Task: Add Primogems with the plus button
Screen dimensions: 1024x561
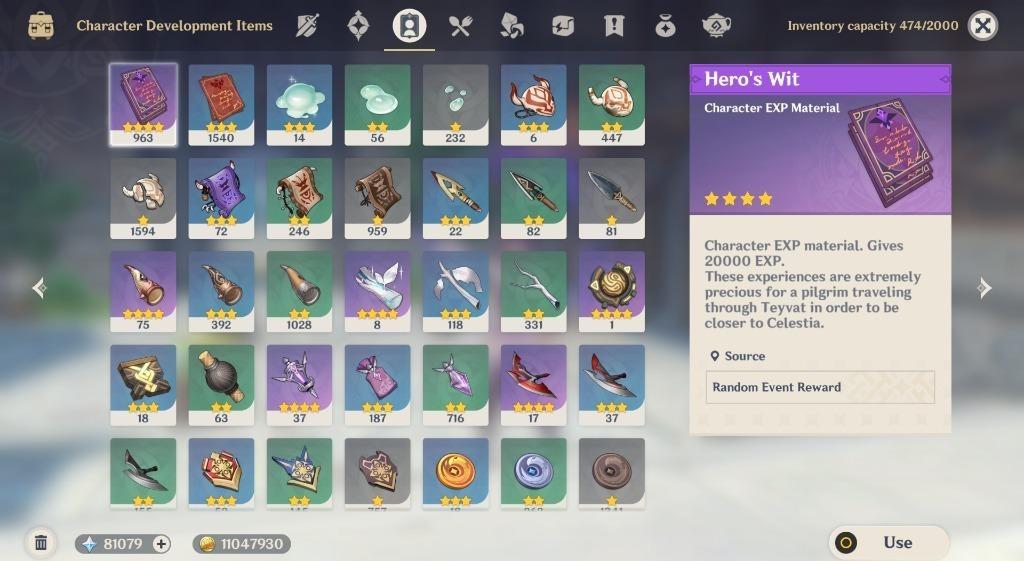Action: pyautogui.click(x=160, y=544)
